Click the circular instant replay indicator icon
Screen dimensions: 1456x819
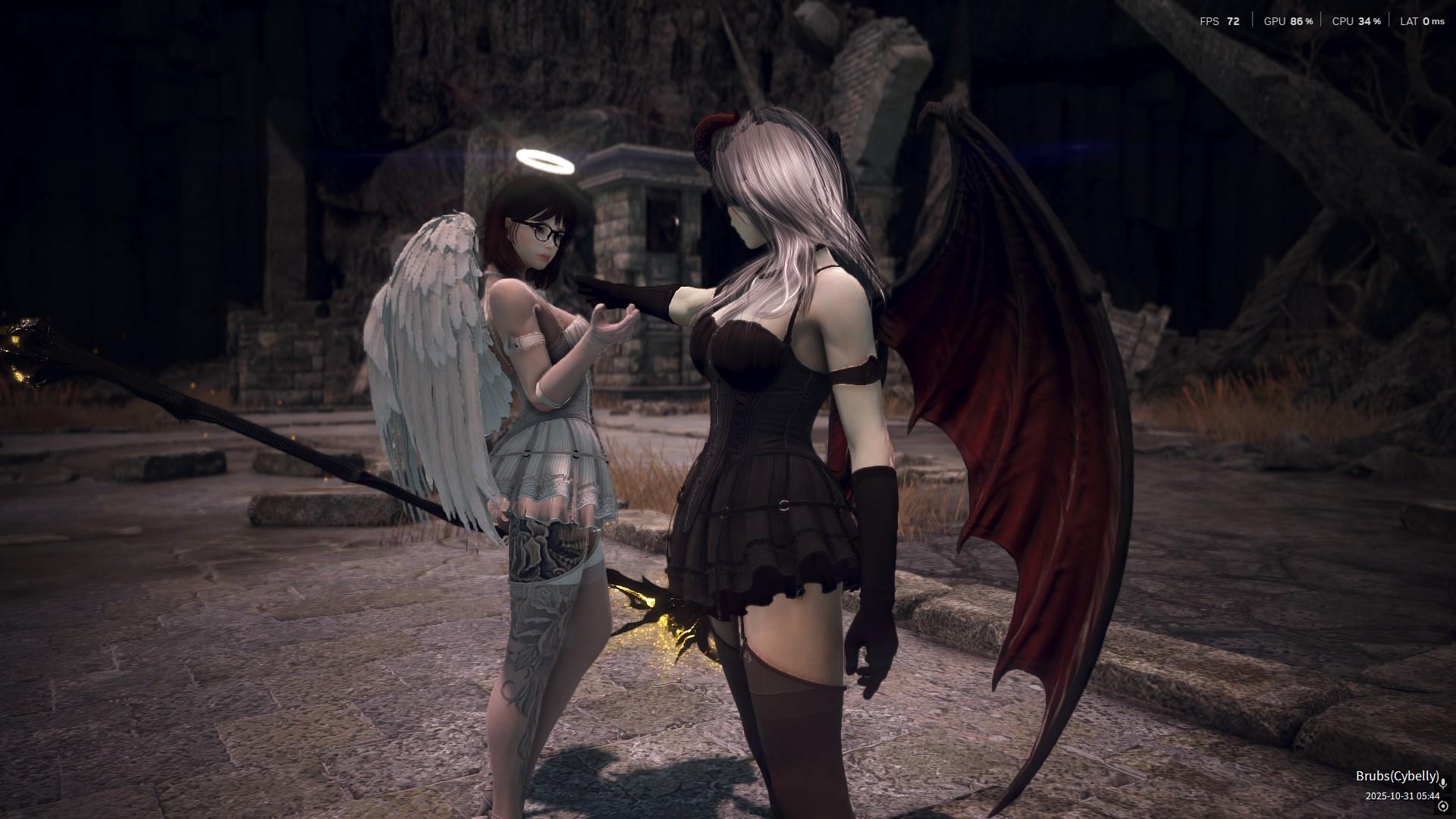tap(1443, 806)
